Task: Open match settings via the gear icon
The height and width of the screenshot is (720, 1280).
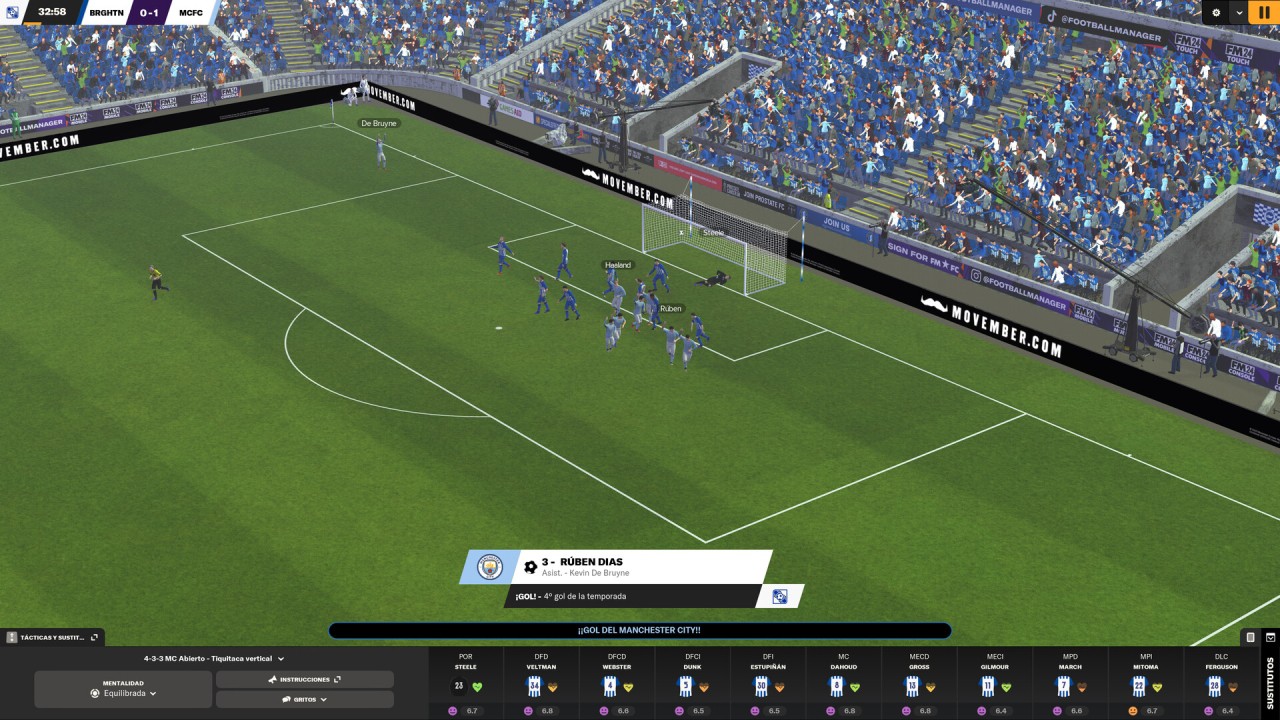Action: tap(1216, 13)
